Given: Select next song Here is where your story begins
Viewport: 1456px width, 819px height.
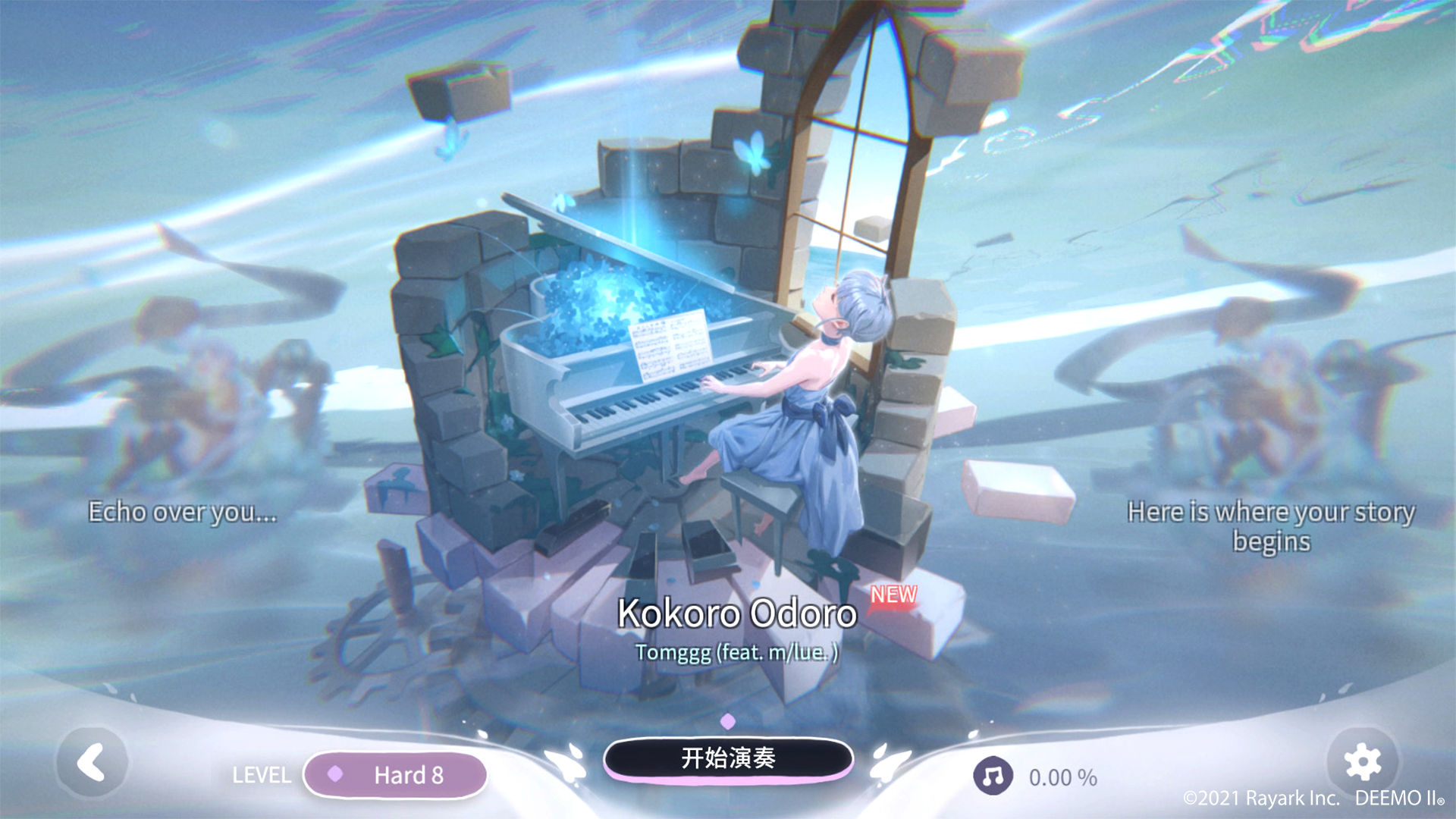Looking at the screenshot, I should pos(1271,526).
